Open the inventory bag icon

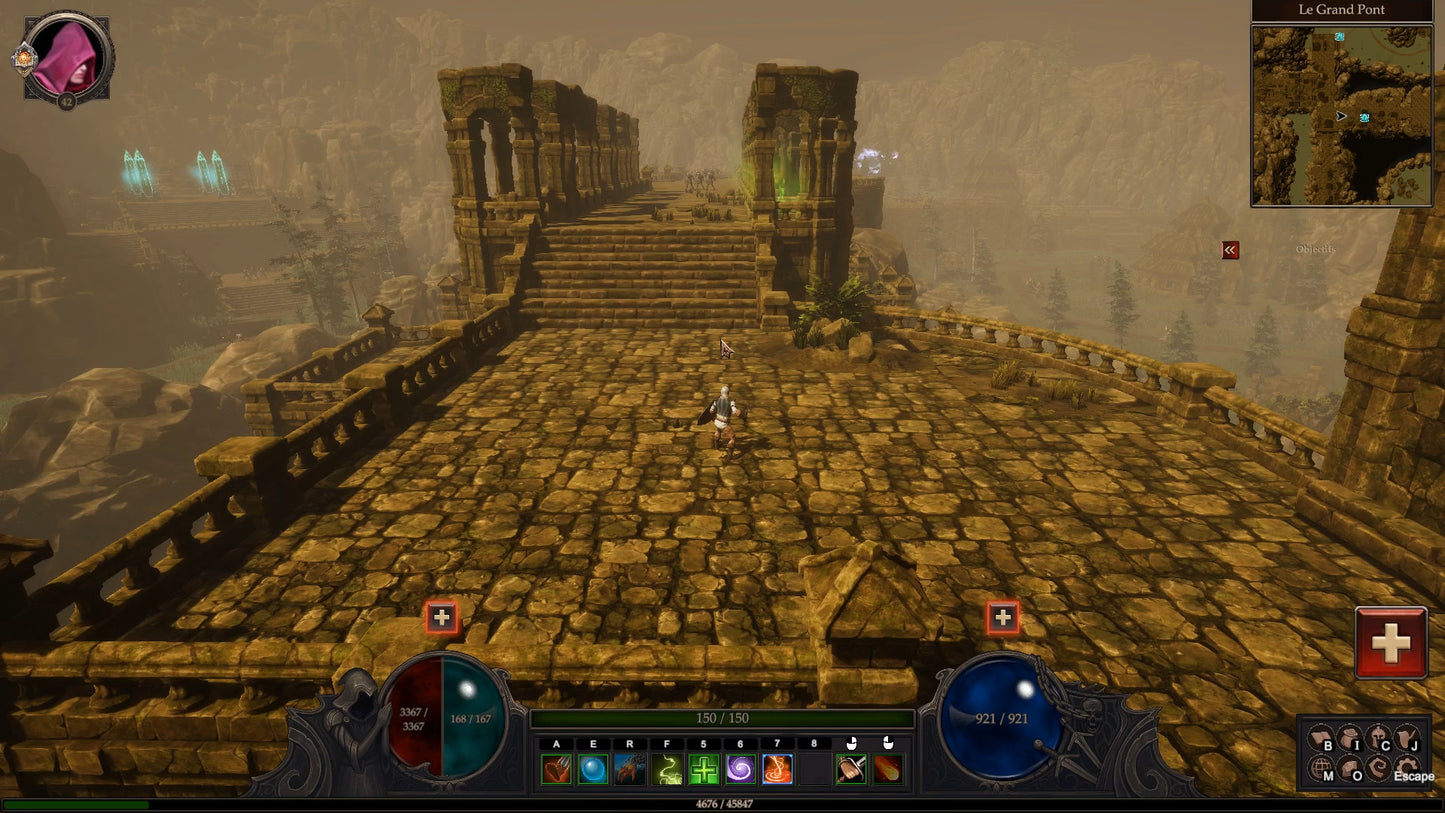[1349, 739]
